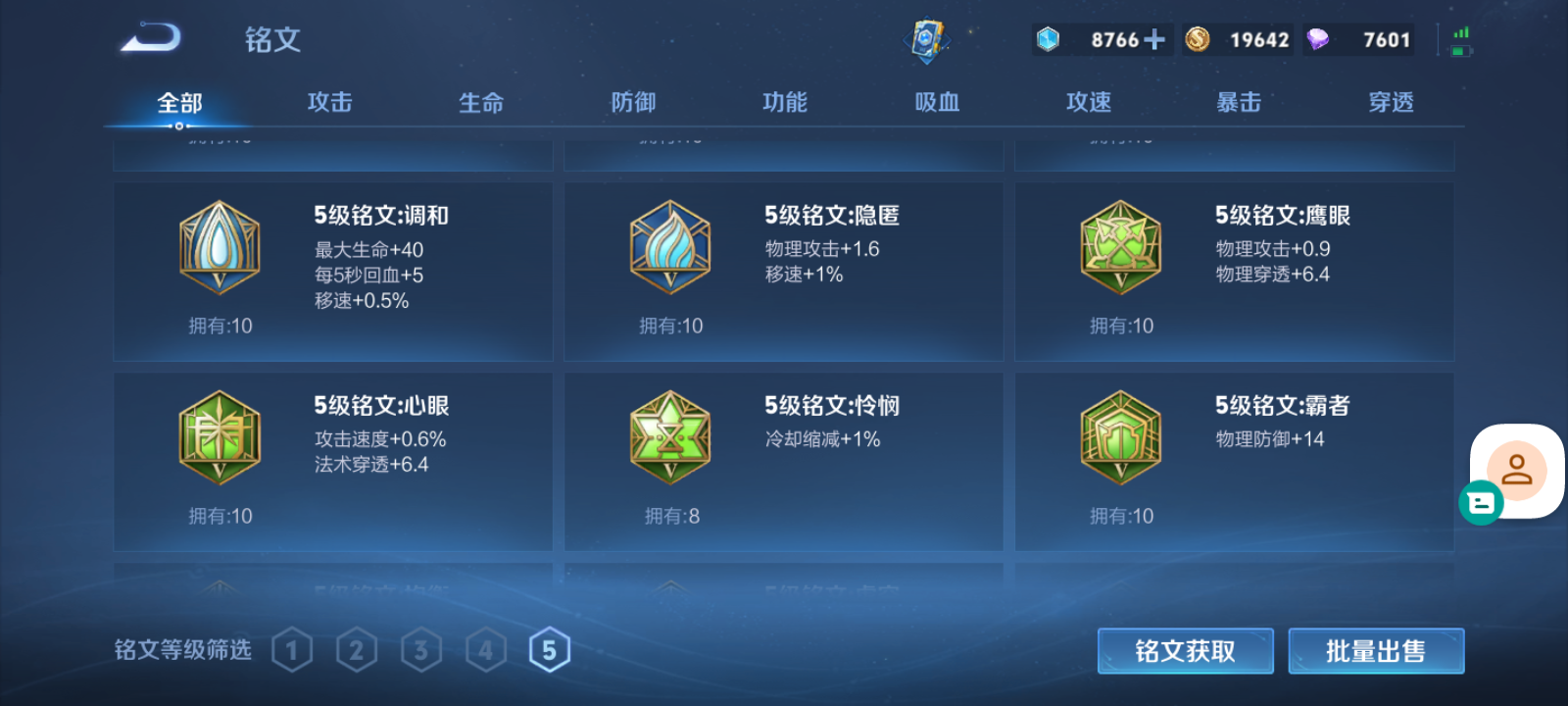1568x706 pixels.
Task: Tap the 批量出售 button
Action: coord(1376,650)
